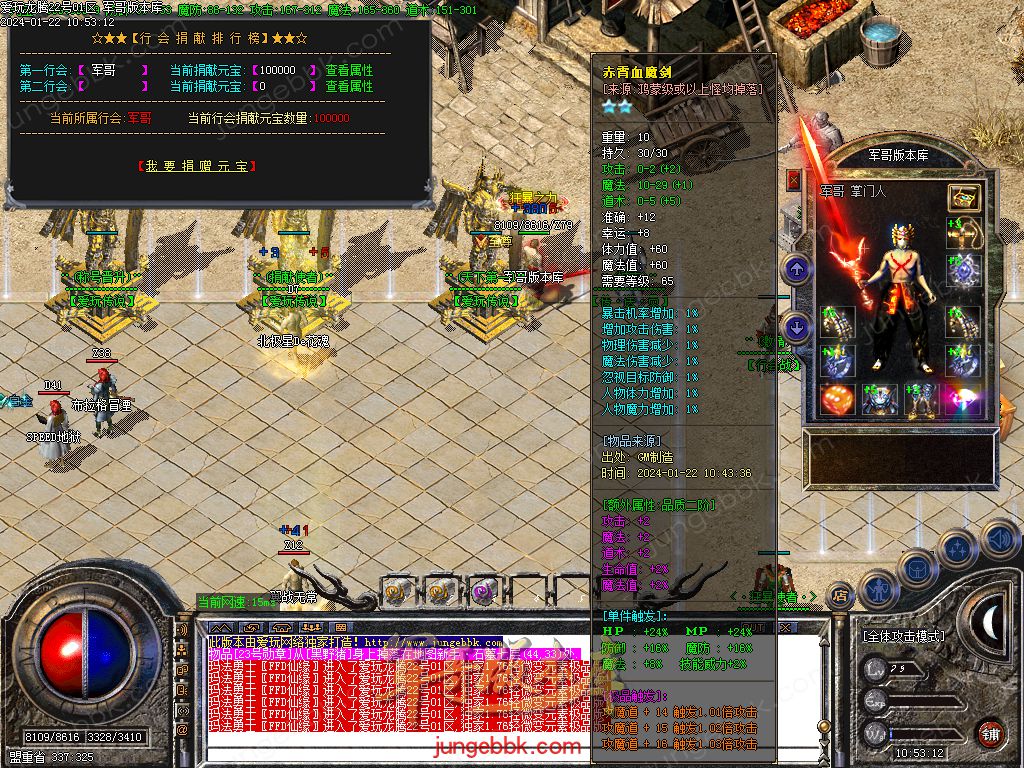Open the bag inventory round button
This screenshot has width=1024, height=768.
917,566
